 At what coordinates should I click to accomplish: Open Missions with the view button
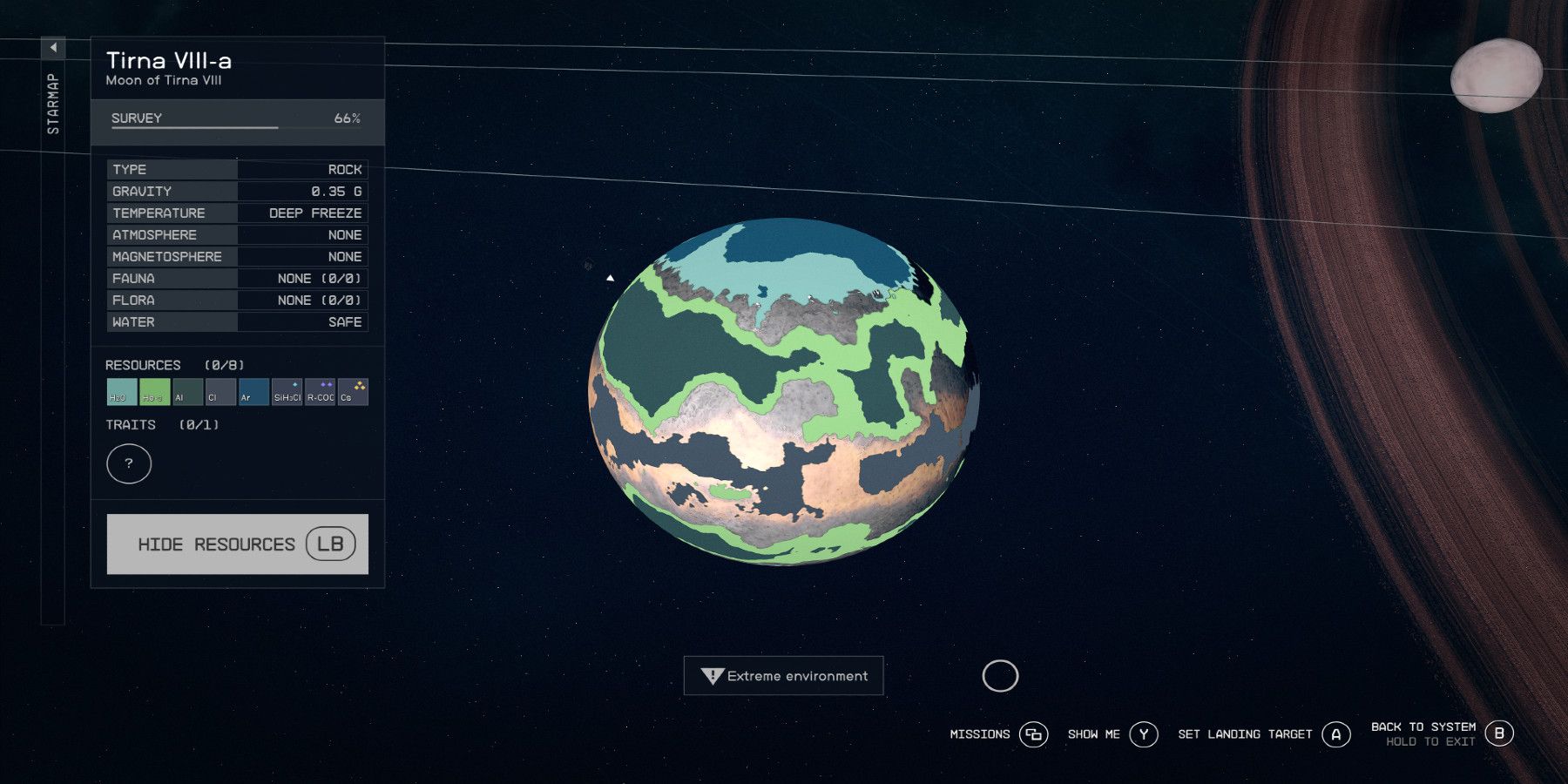[x=1034, y=734]
